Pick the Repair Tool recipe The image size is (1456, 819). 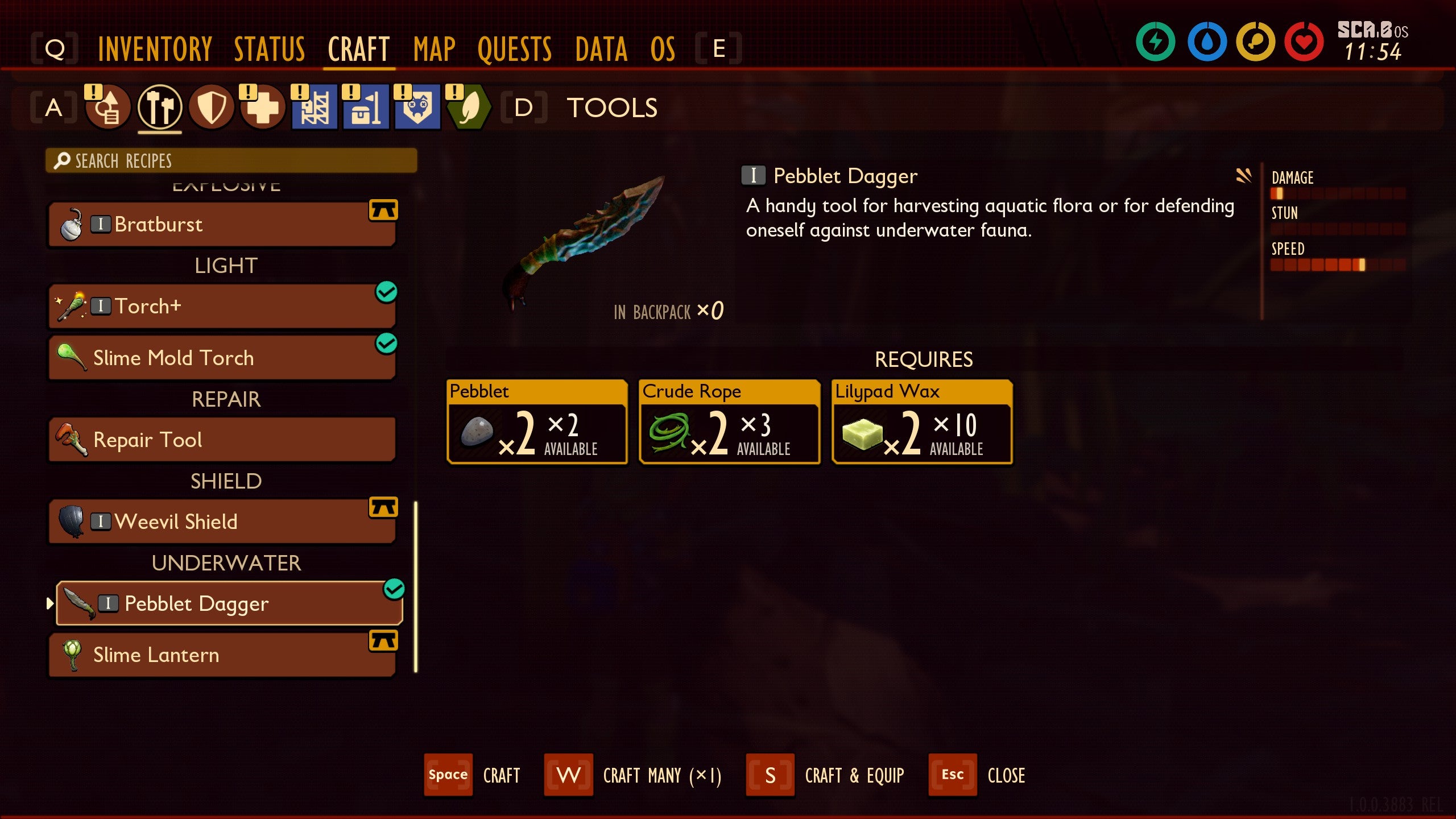(x=222, y=440)
